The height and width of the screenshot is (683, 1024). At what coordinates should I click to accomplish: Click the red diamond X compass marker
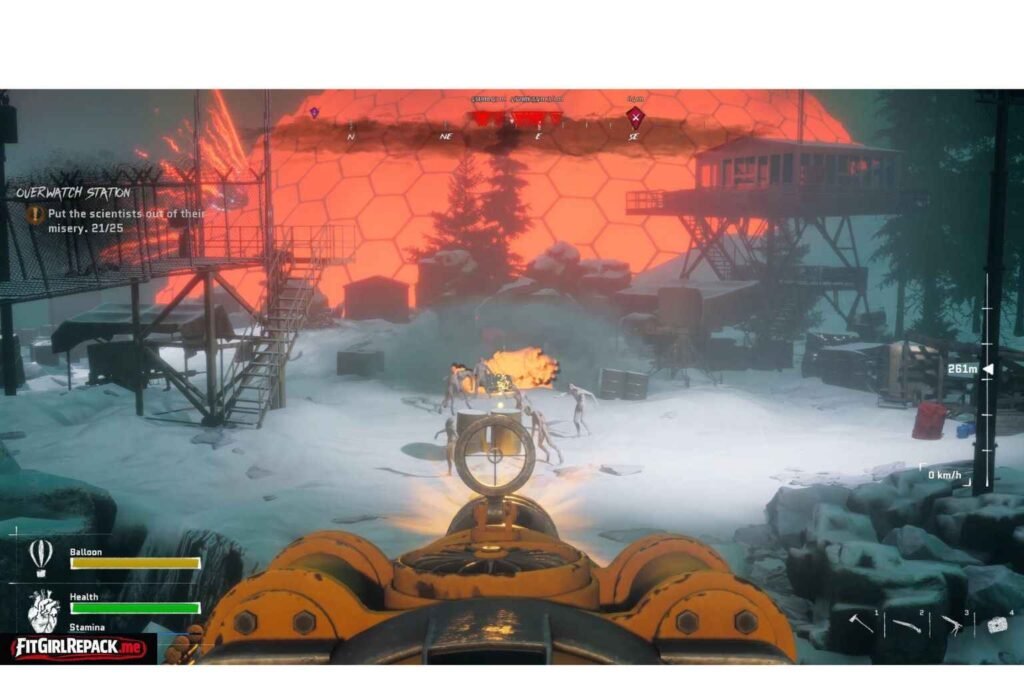[635, 117]
